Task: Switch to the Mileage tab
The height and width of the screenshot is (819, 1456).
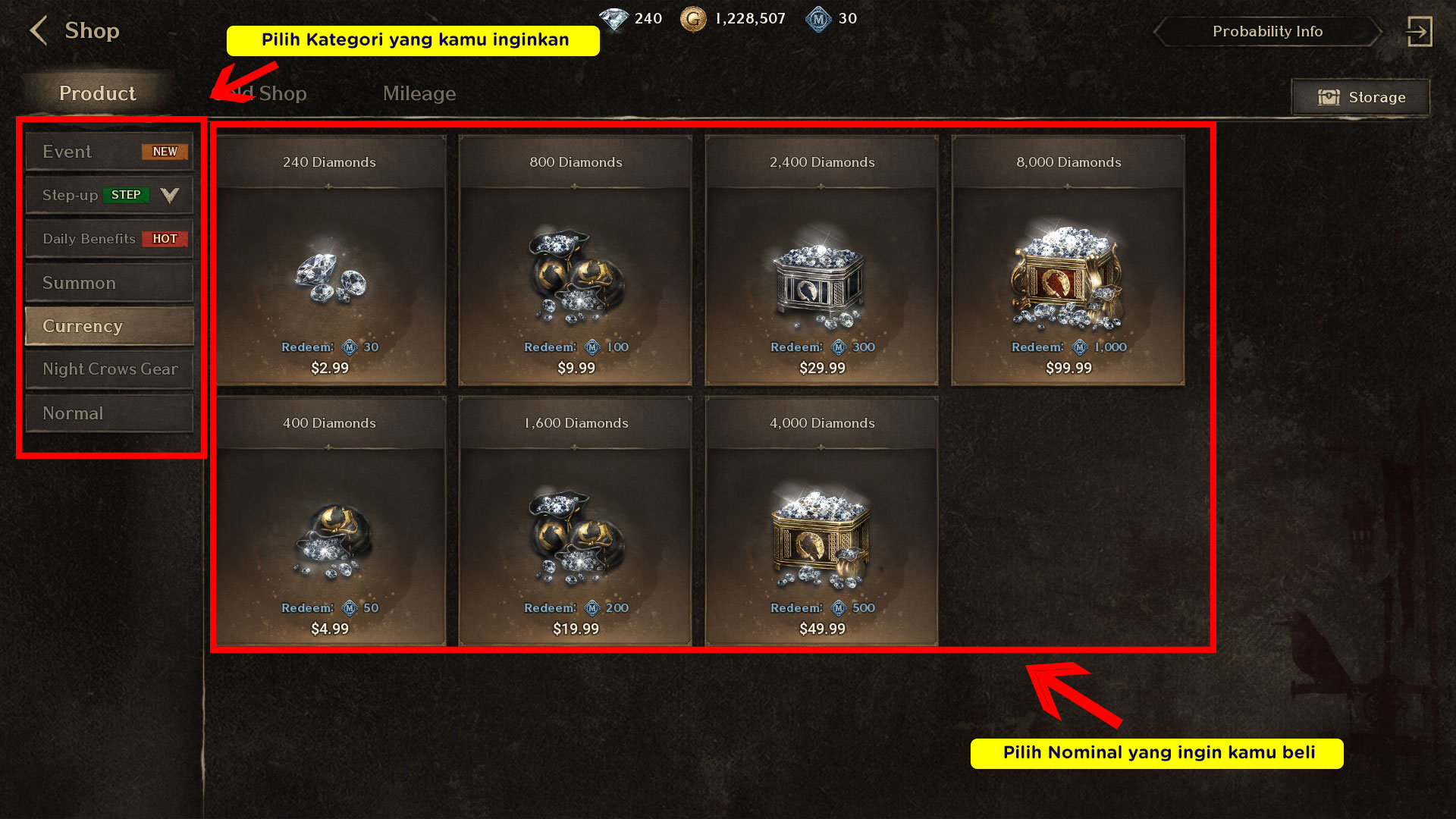Action: pos(419,93)
